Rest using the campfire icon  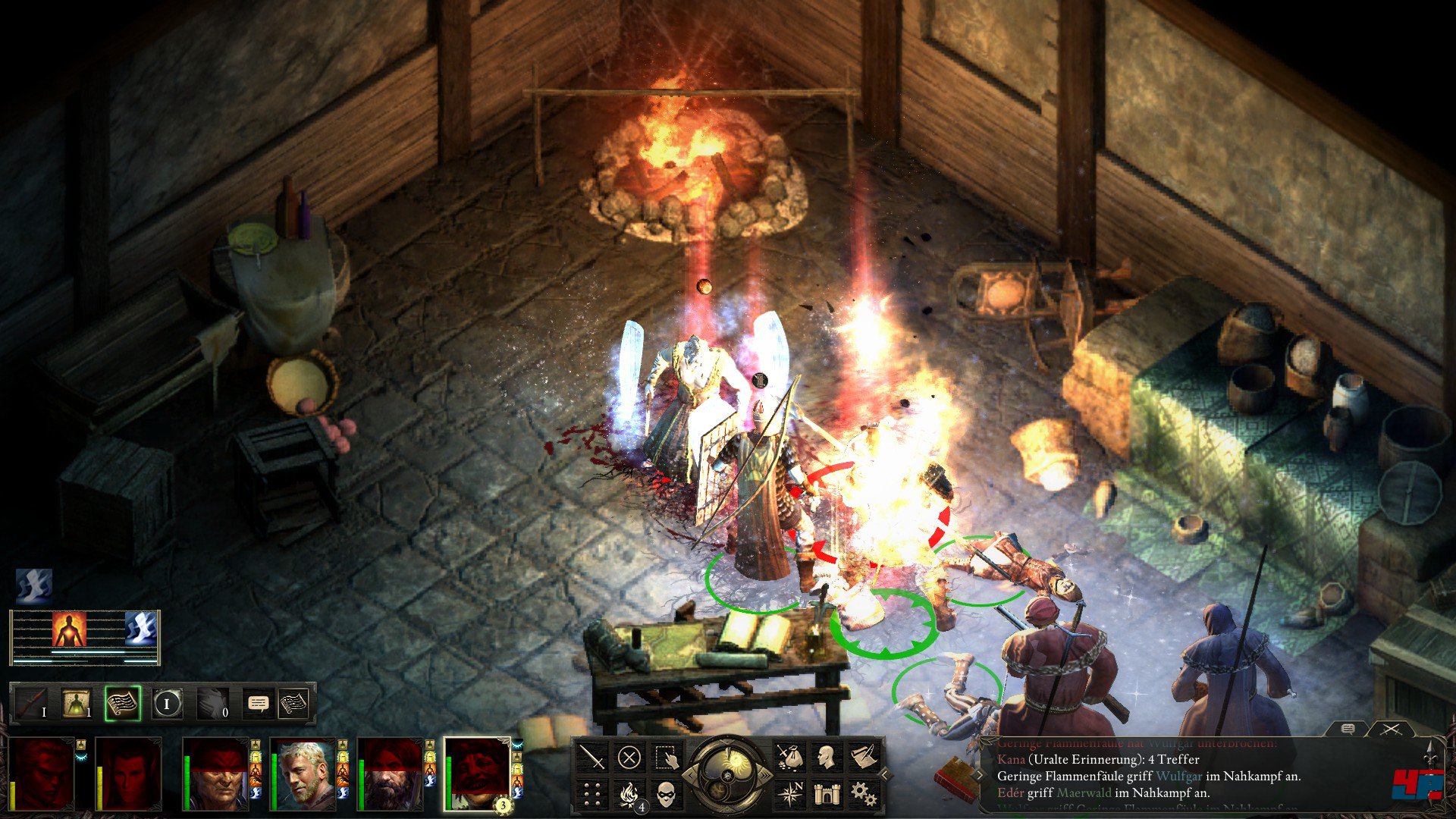(x=629, y=794)
